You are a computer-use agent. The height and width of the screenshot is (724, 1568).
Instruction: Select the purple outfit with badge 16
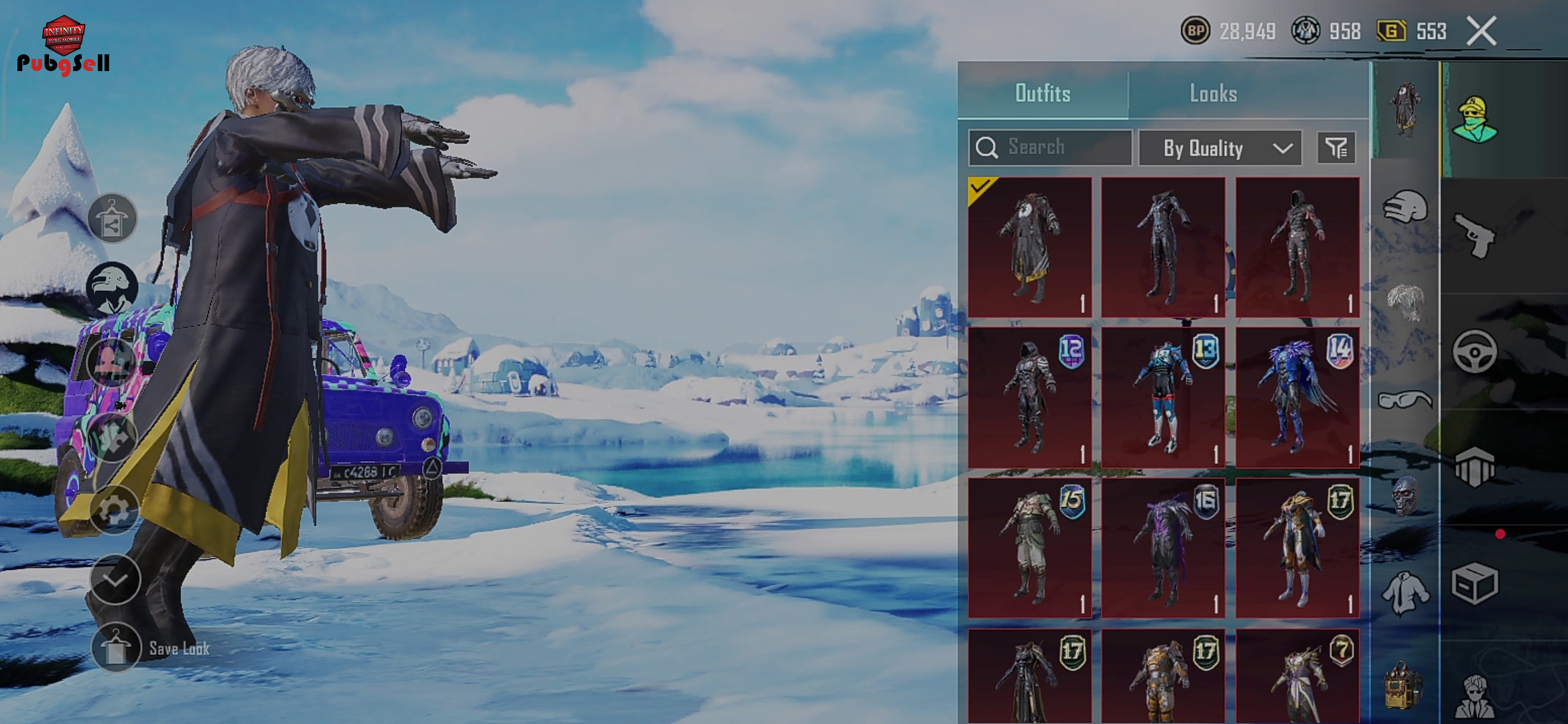tap(1163, 548)
